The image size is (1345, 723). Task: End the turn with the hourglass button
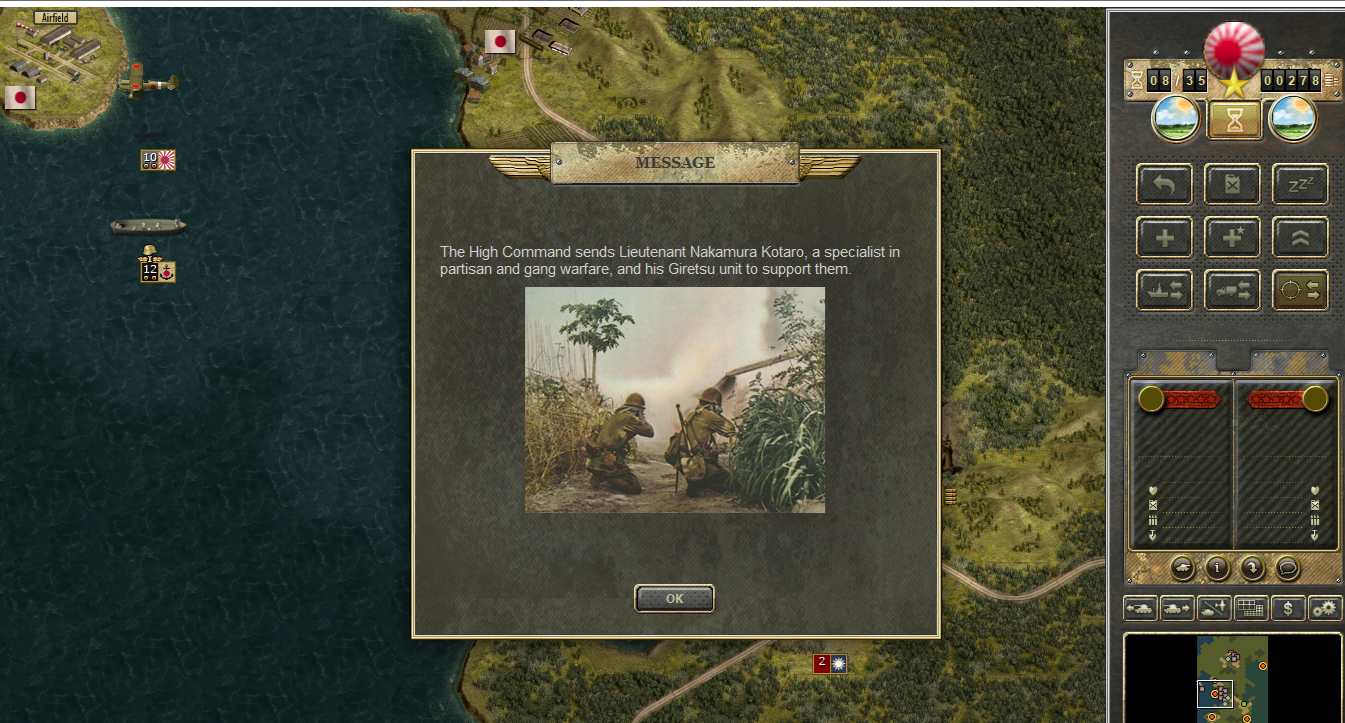click(x=1233, y=120)
